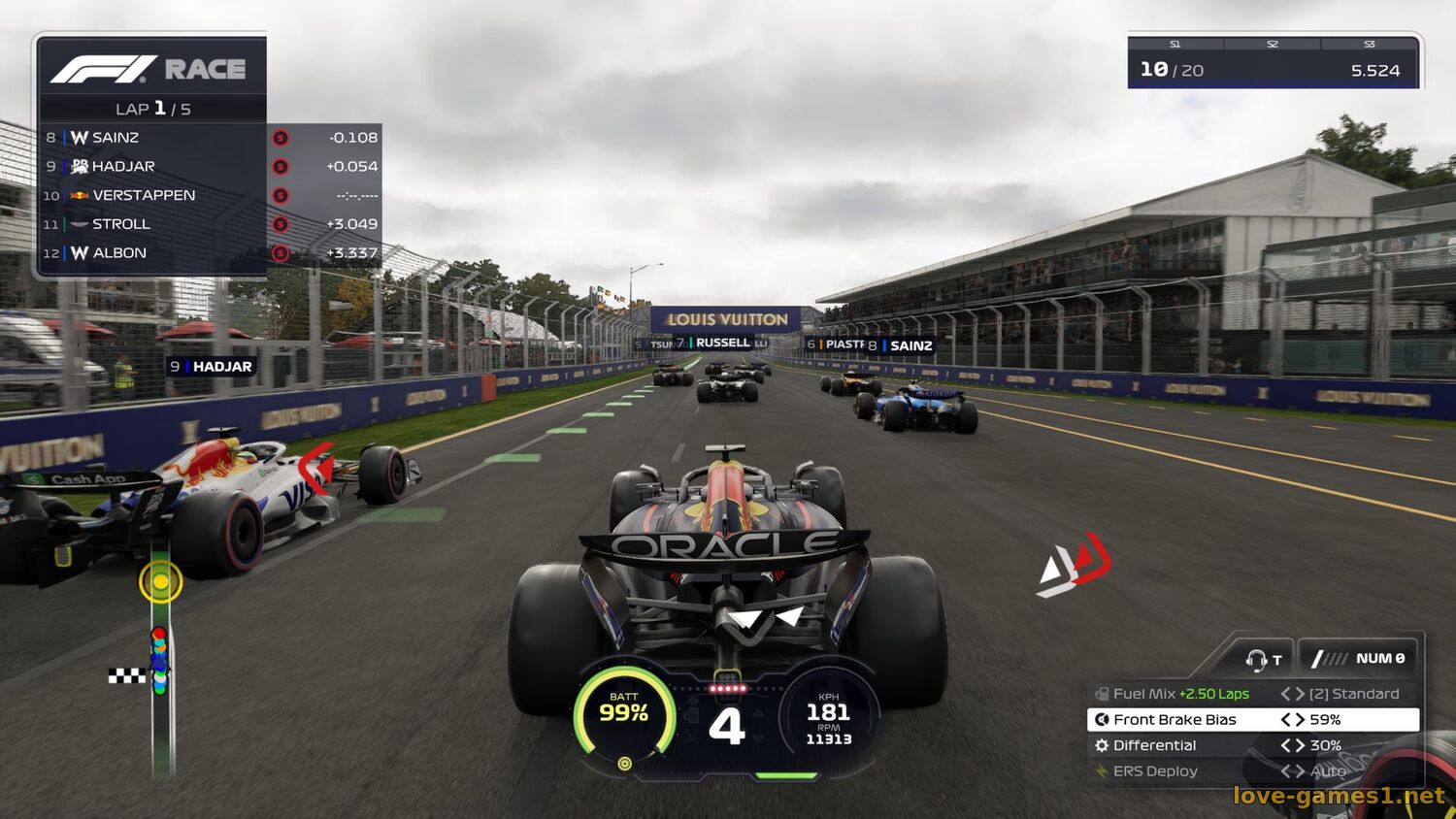Open the love-games1.net watermark link

coord(1339,796)
